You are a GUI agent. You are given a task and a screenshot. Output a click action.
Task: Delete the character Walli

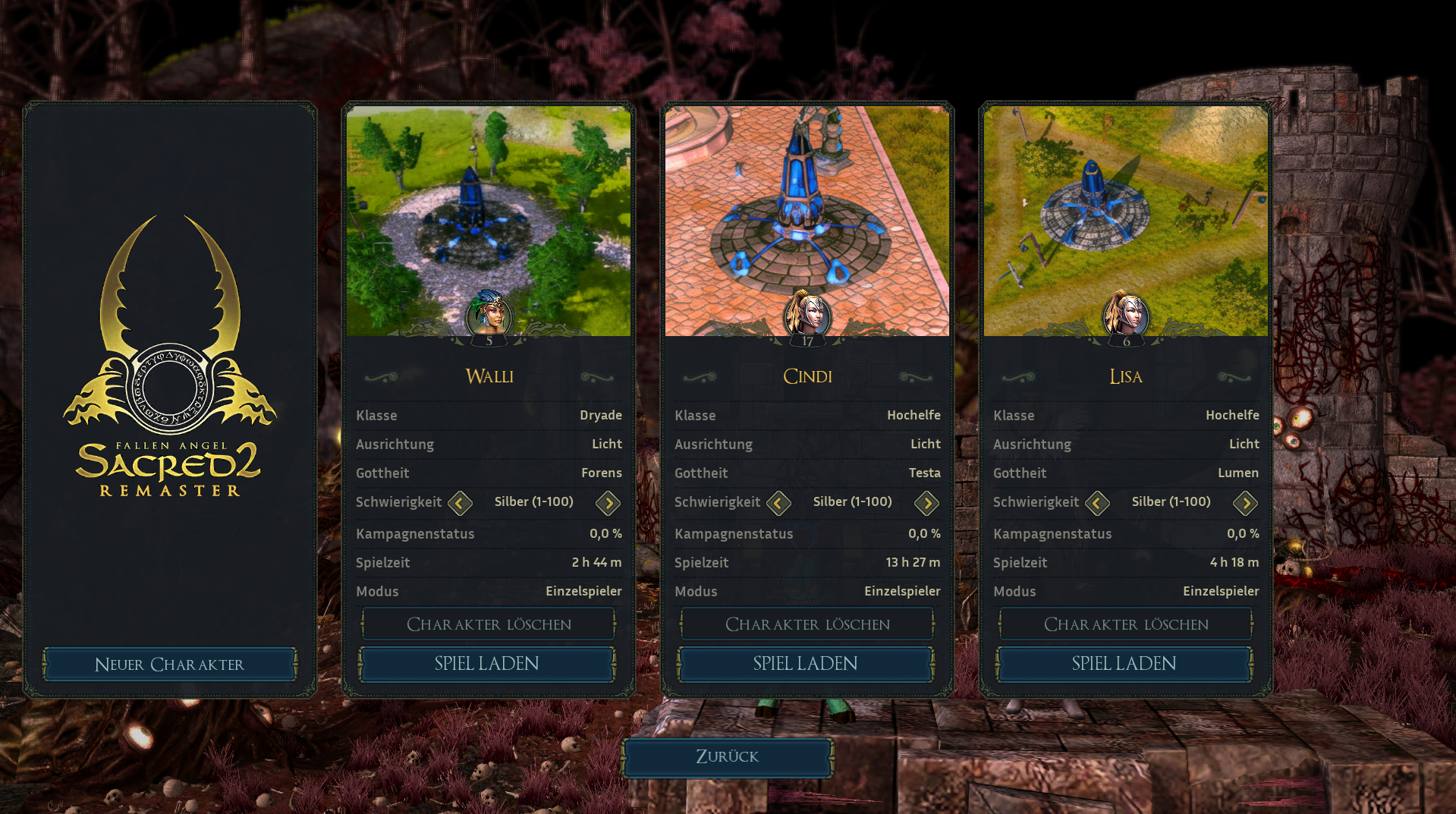(x=489, y=624)
